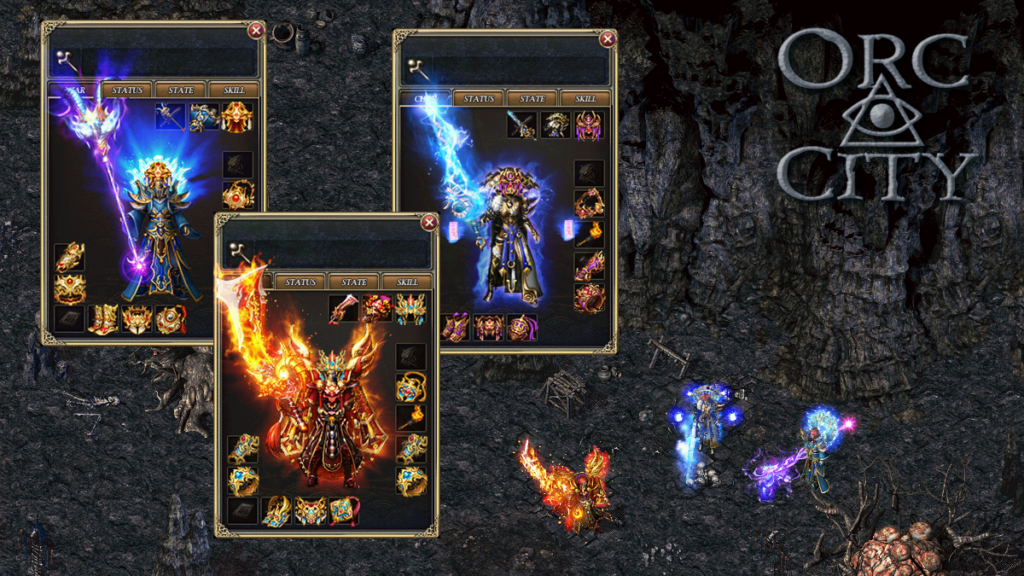Show the Skill tab in the lightning swordsman window
Screen dimensions: 1024x576
coord(578,99)
